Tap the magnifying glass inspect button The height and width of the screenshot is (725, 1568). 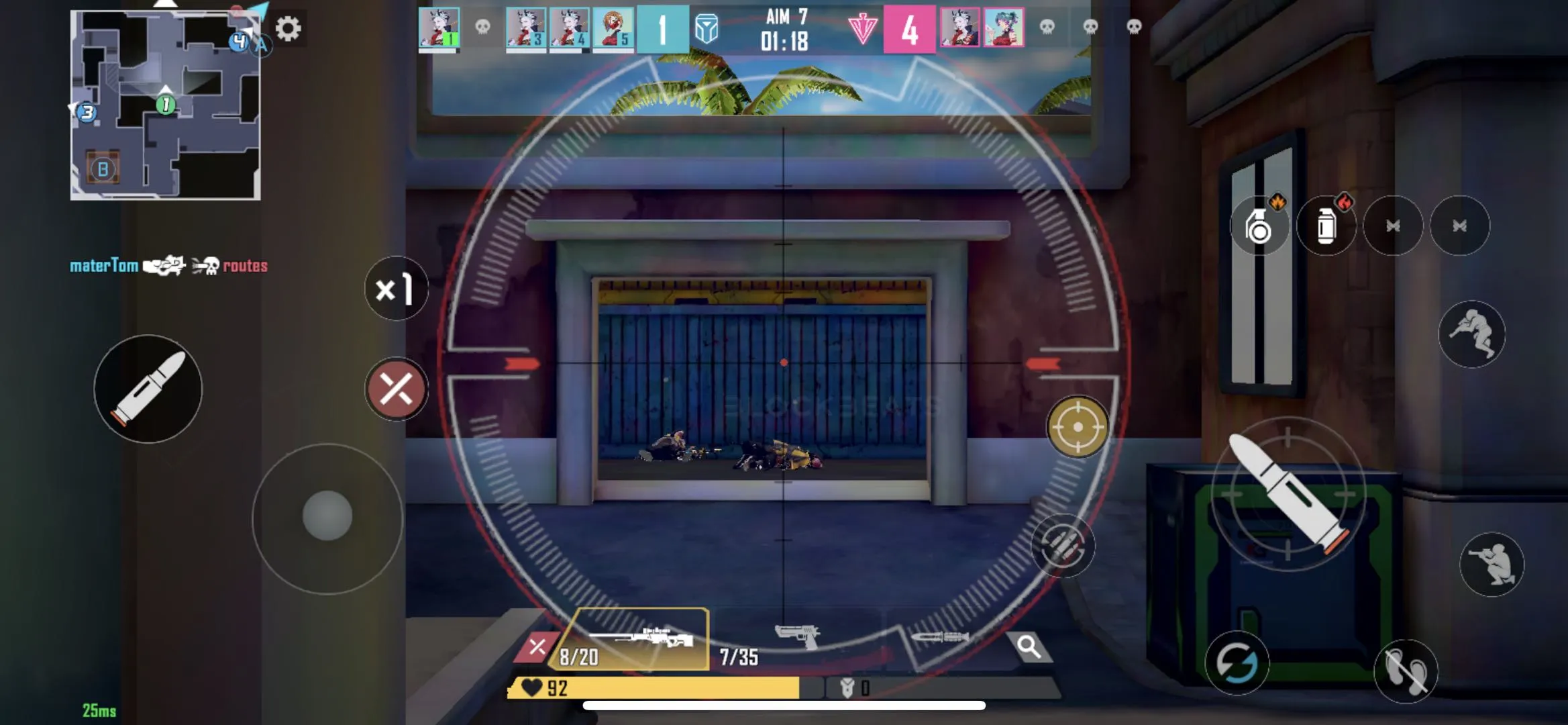click(1029, 646)
